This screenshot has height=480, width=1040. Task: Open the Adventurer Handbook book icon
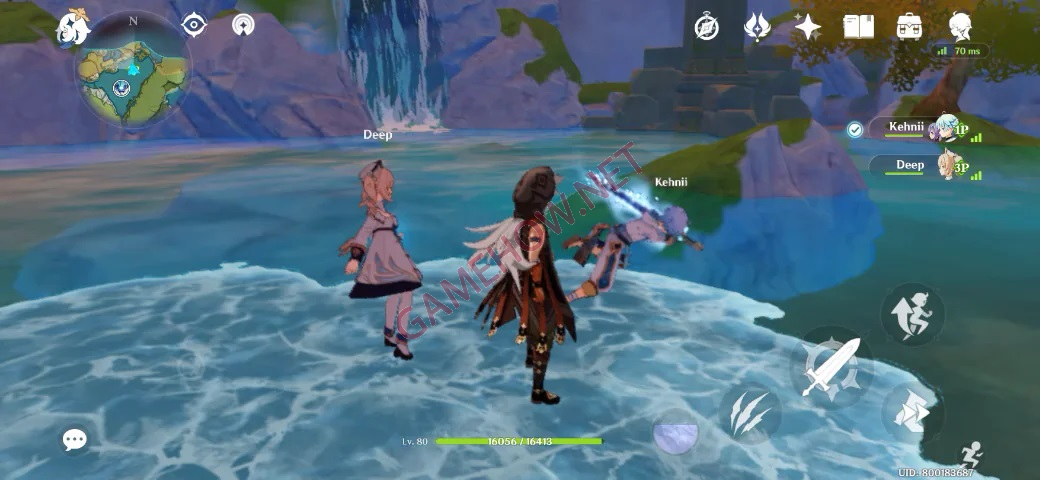858,27
